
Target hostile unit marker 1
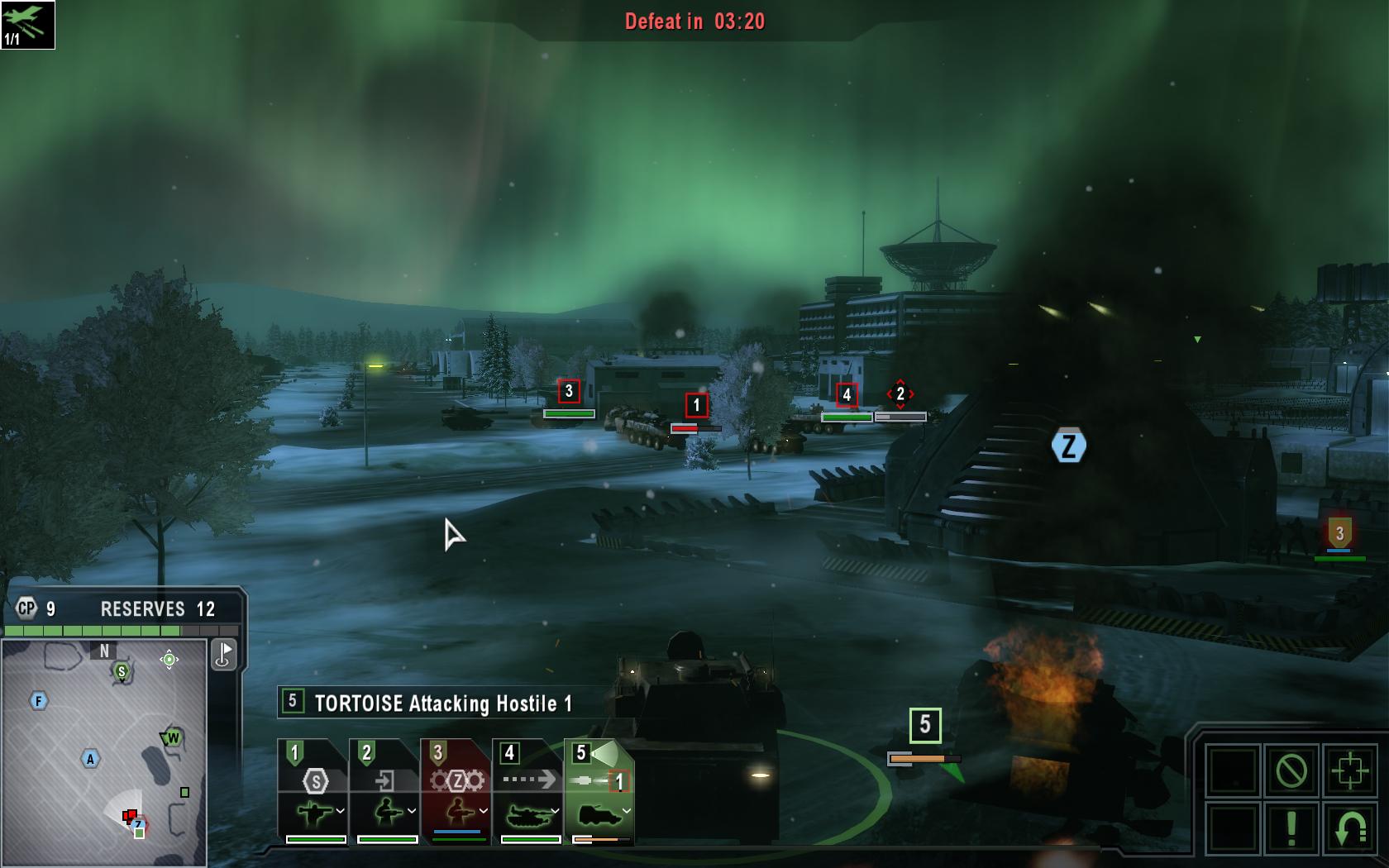point(696,405)
